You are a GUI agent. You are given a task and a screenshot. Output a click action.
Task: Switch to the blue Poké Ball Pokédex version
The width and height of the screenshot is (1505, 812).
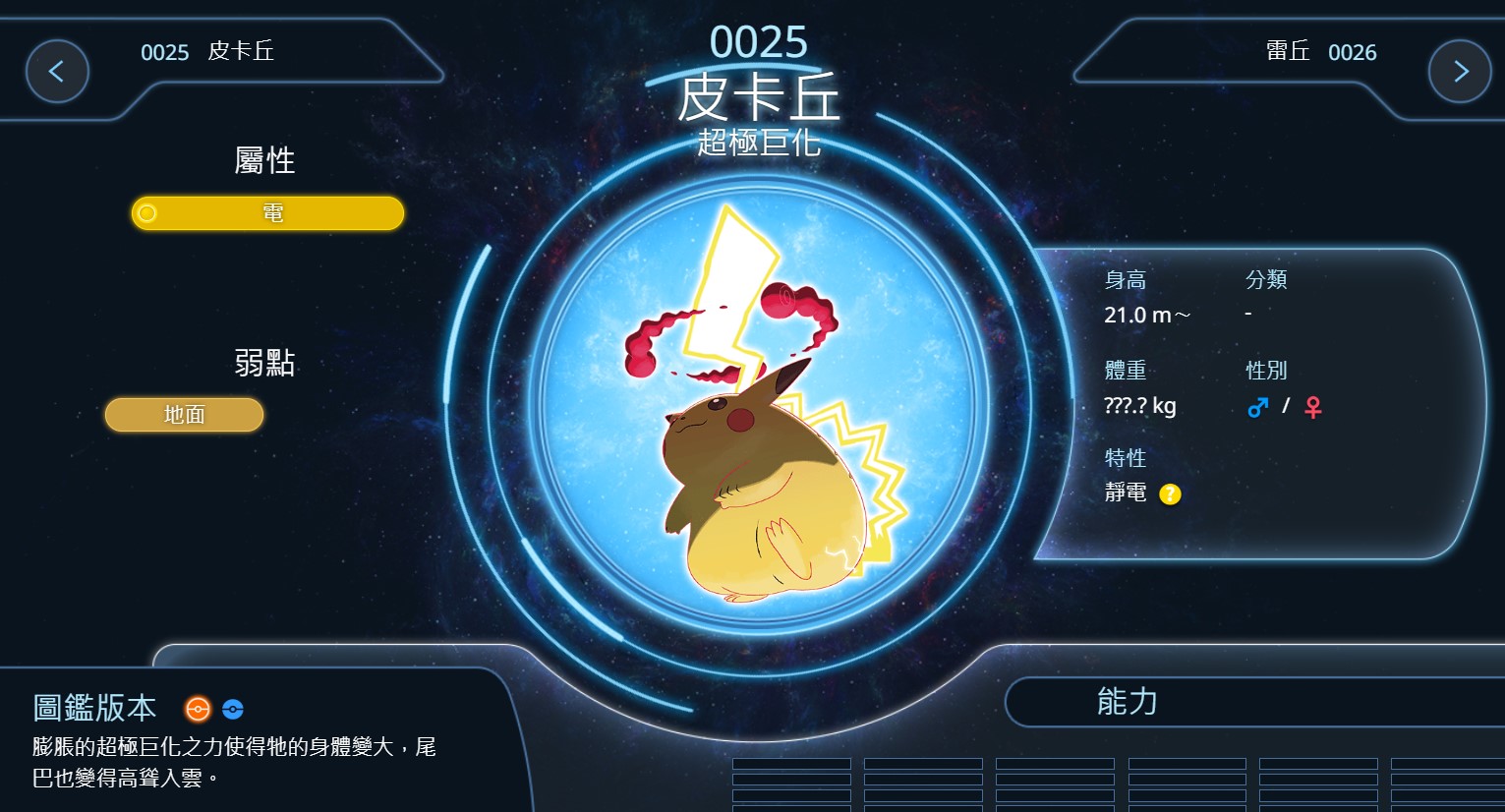(233, 709)
